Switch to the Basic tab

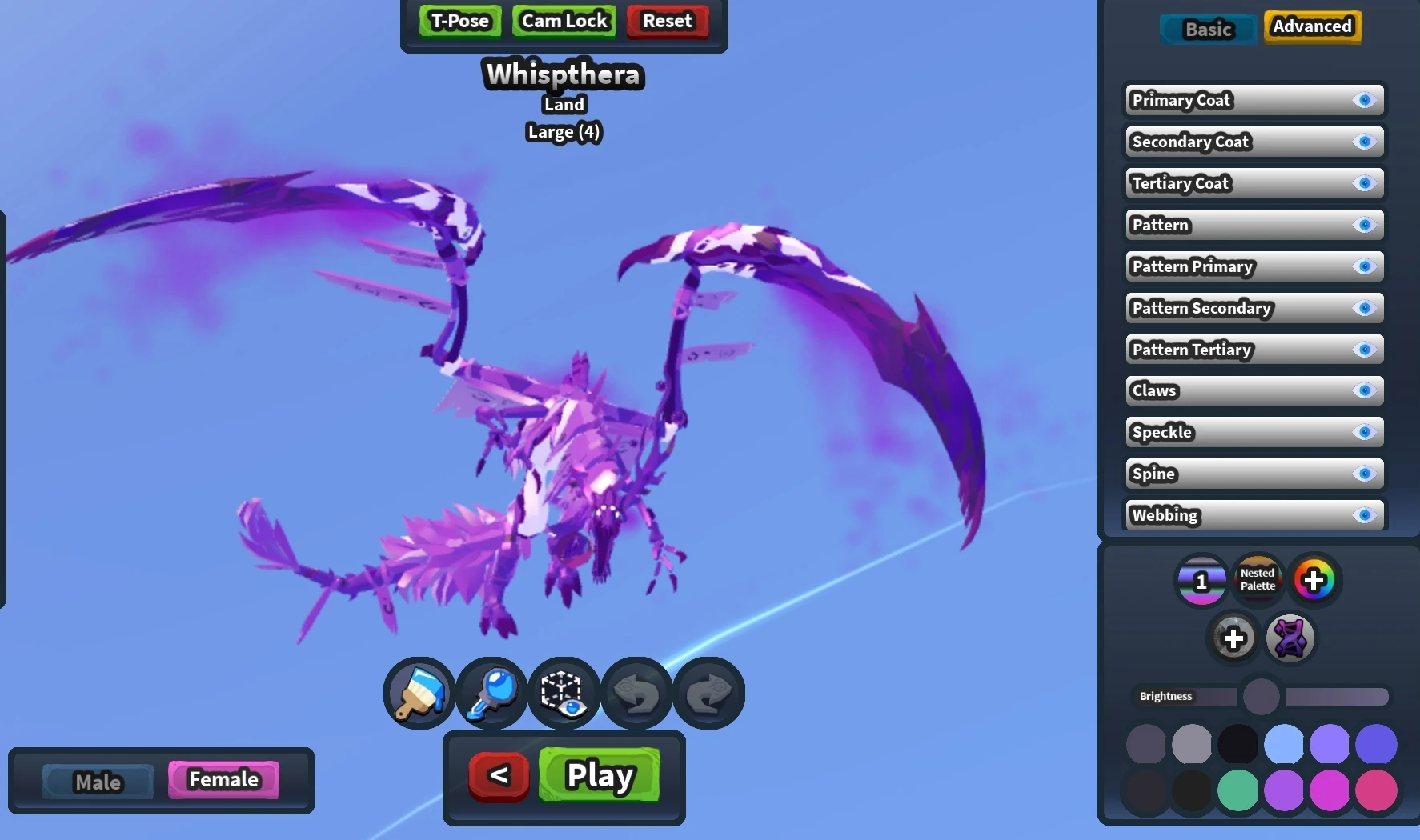pos(1208,29)
